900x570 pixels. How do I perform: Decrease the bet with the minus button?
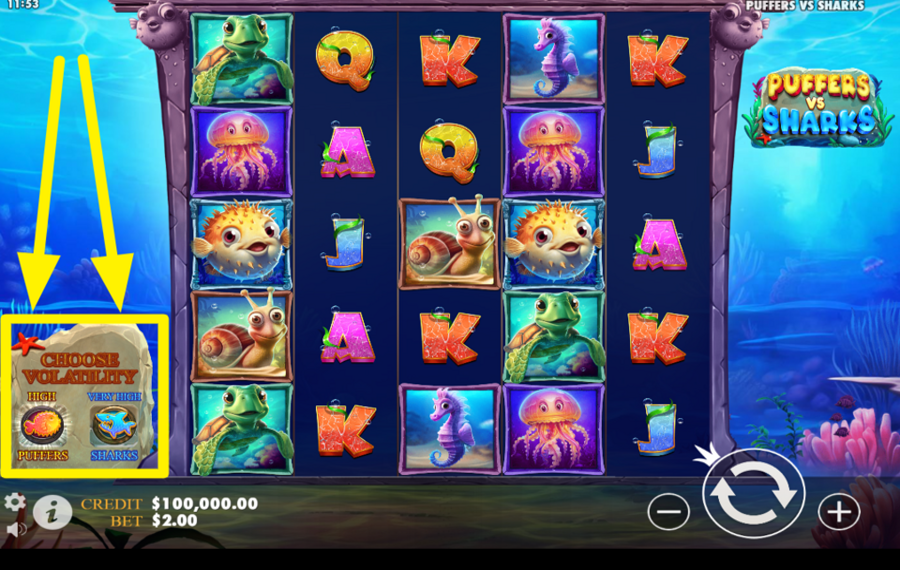tap(668, 512)
